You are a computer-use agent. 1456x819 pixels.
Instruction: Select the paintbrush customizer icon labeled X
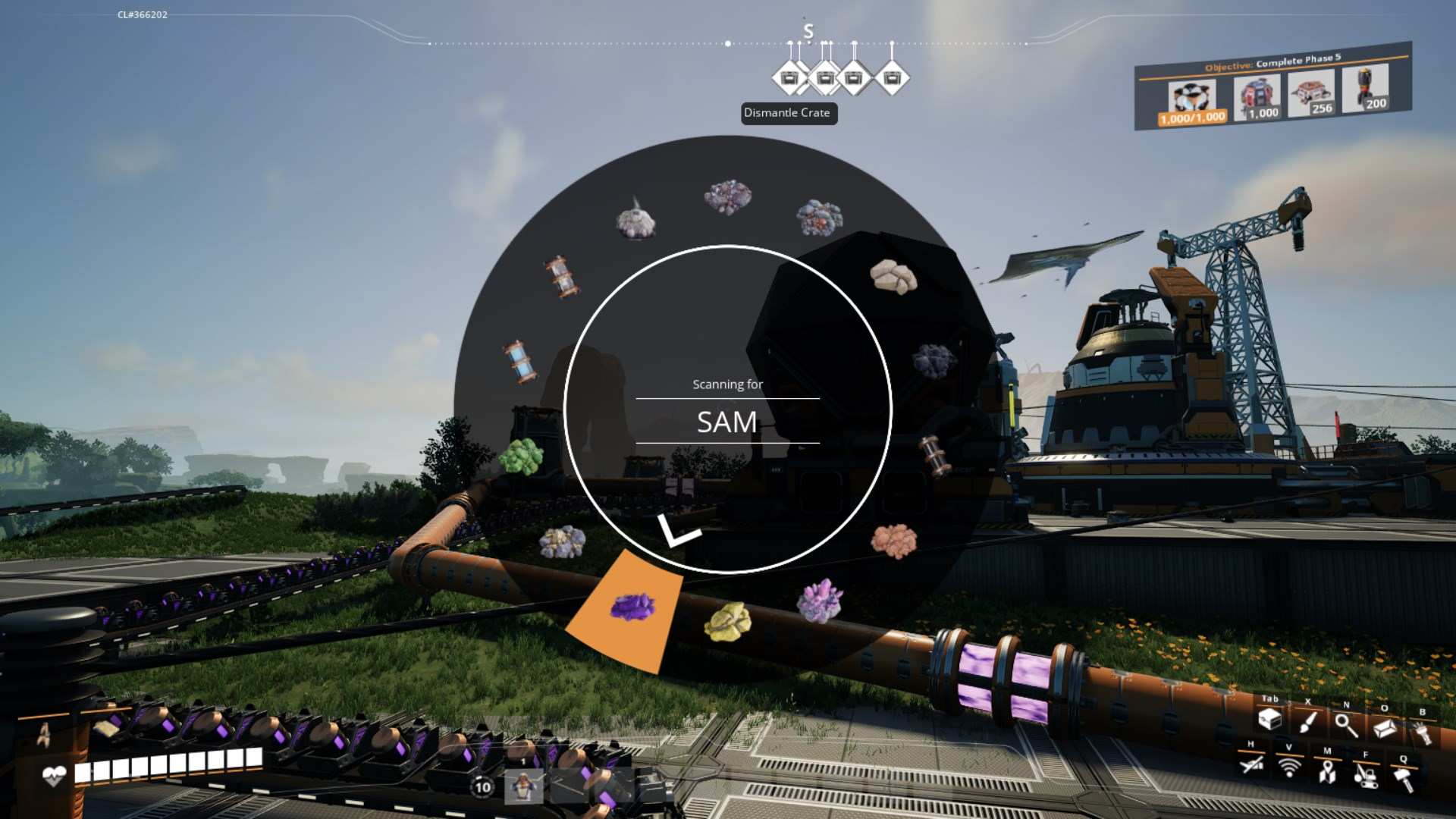(1307, 720)
